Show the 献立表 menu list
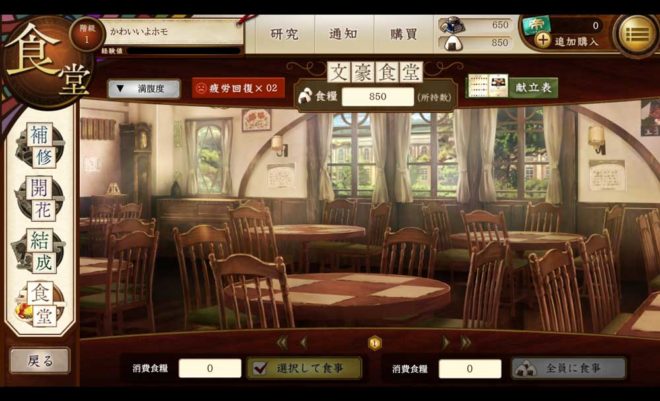The width and height of the screenshot is (660, 401). (x=513, y=86)
